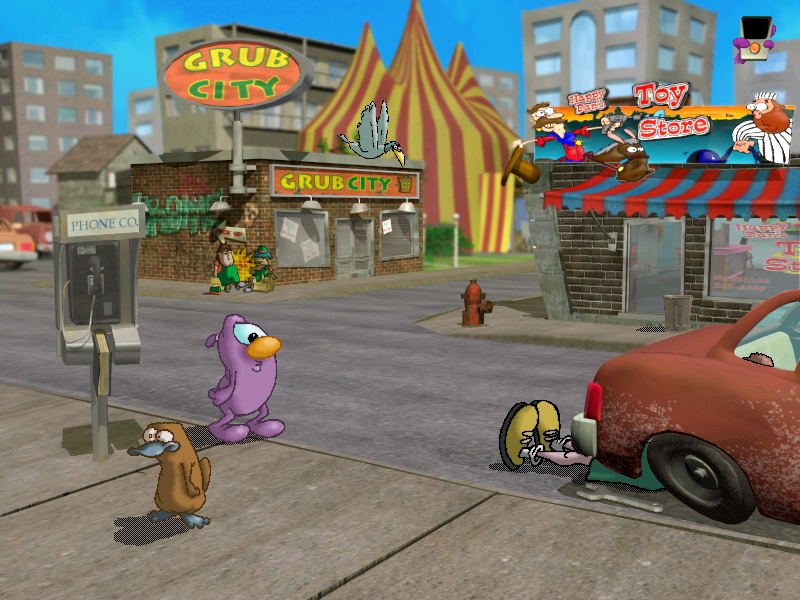The image size is (800, 600).
Task: Open the handheld gadget icon with orange button
Action: (753, 38)
